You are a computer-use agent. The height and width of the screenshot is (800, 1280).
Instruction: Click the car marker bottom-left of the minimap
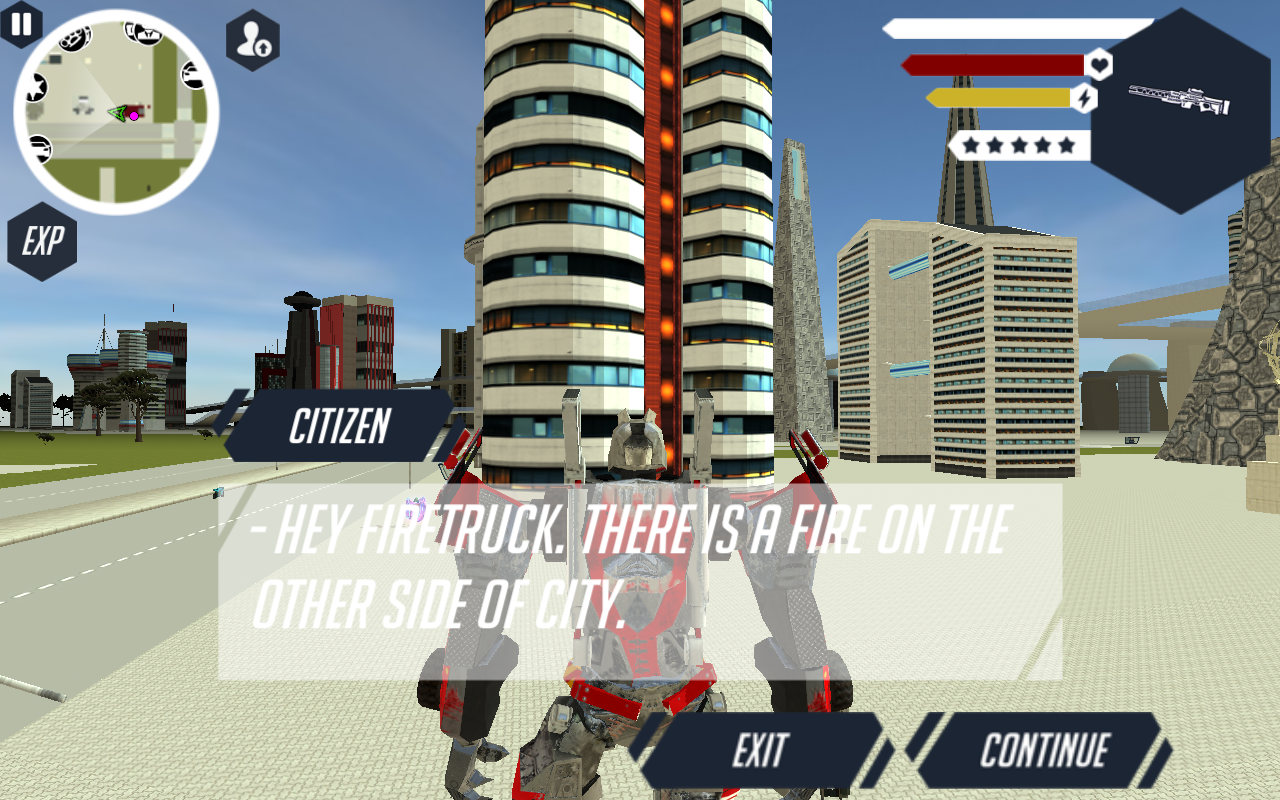40,147
